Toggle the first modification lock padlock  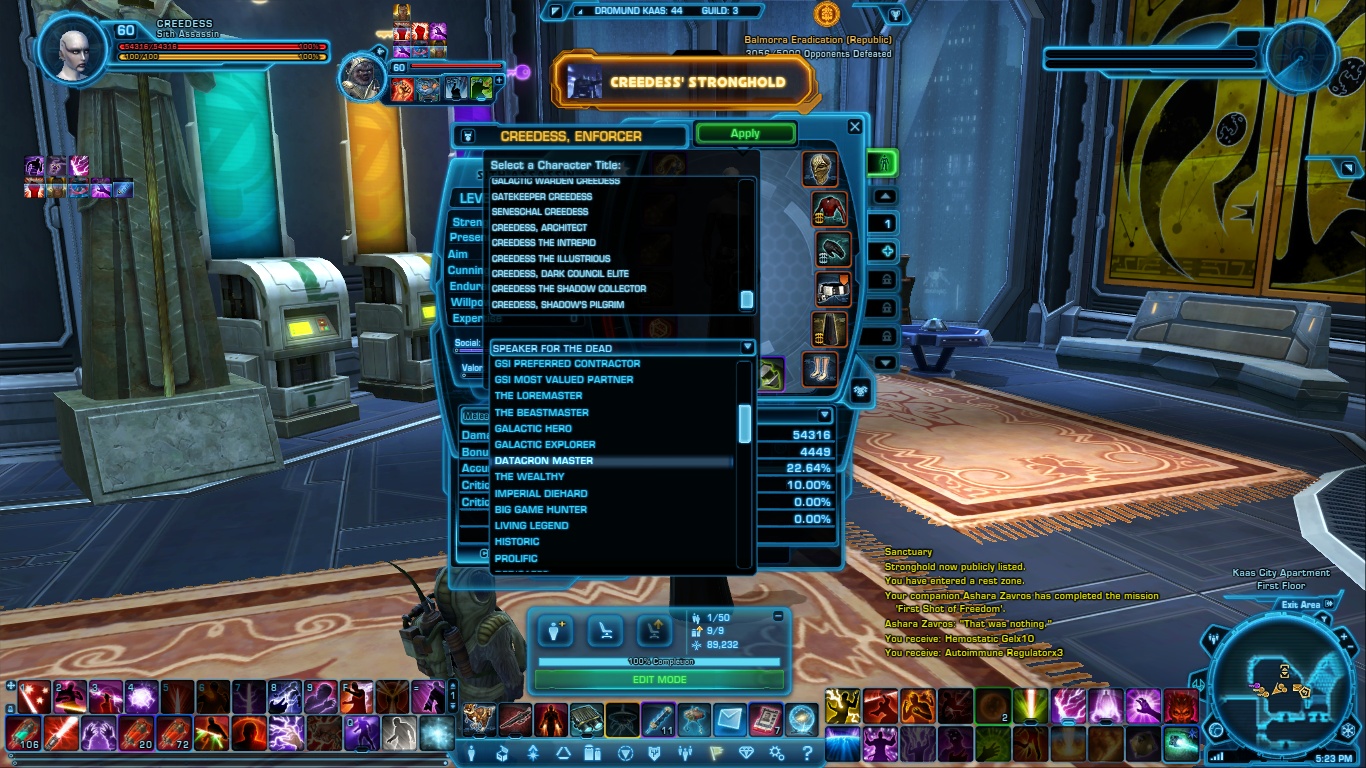[888, 278]
